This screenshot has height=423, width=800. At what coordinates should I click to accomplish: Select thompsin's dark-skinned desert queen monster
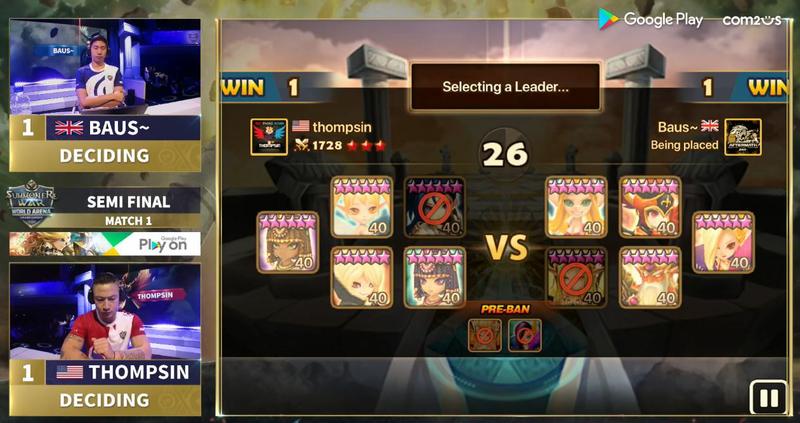coord(287,242)
